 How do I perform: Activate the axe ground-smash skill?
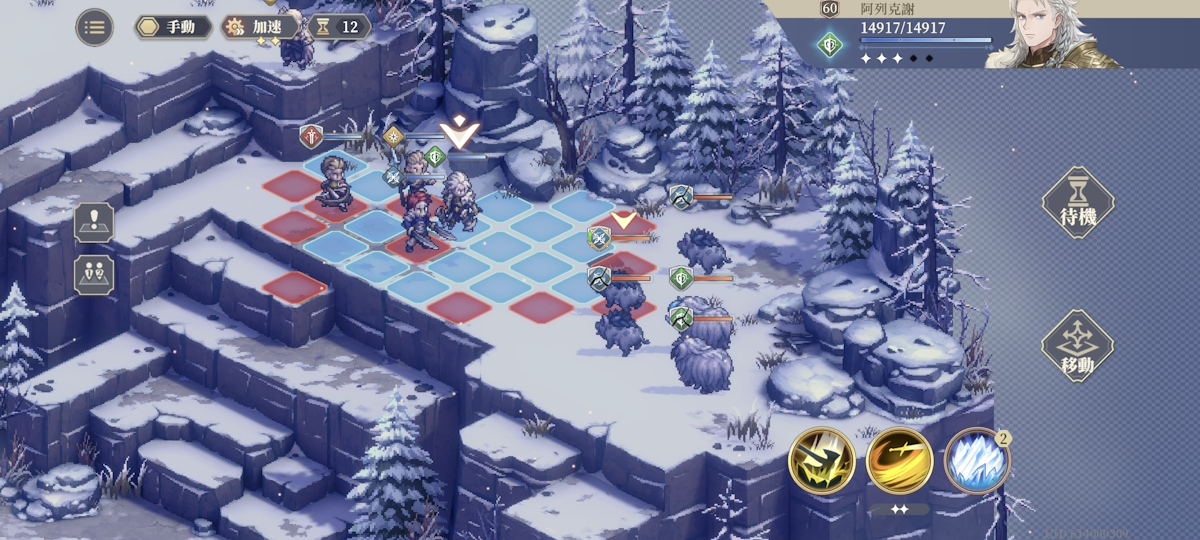click(x=822, y=461)
